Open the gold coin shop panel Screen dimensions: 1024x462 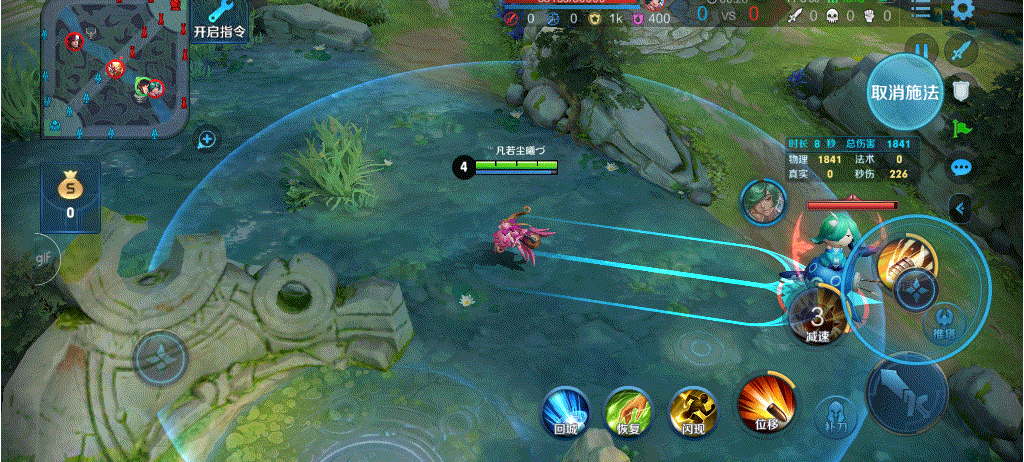pos(70,195)
